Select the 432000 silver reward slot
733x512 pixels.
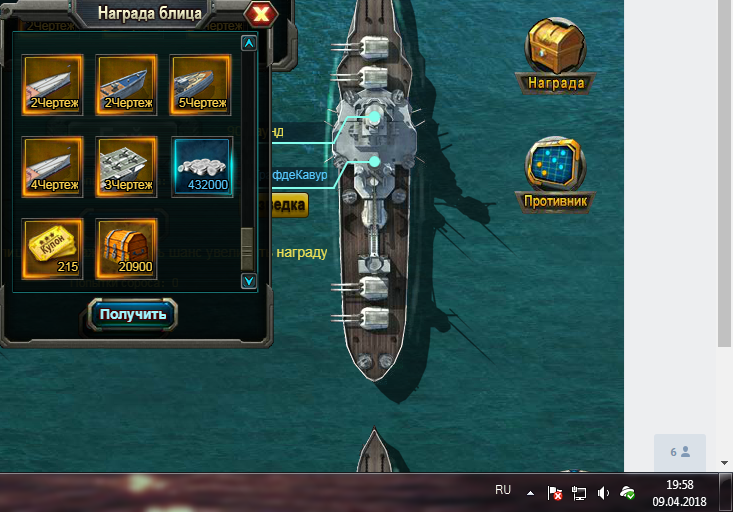point(201,166)
